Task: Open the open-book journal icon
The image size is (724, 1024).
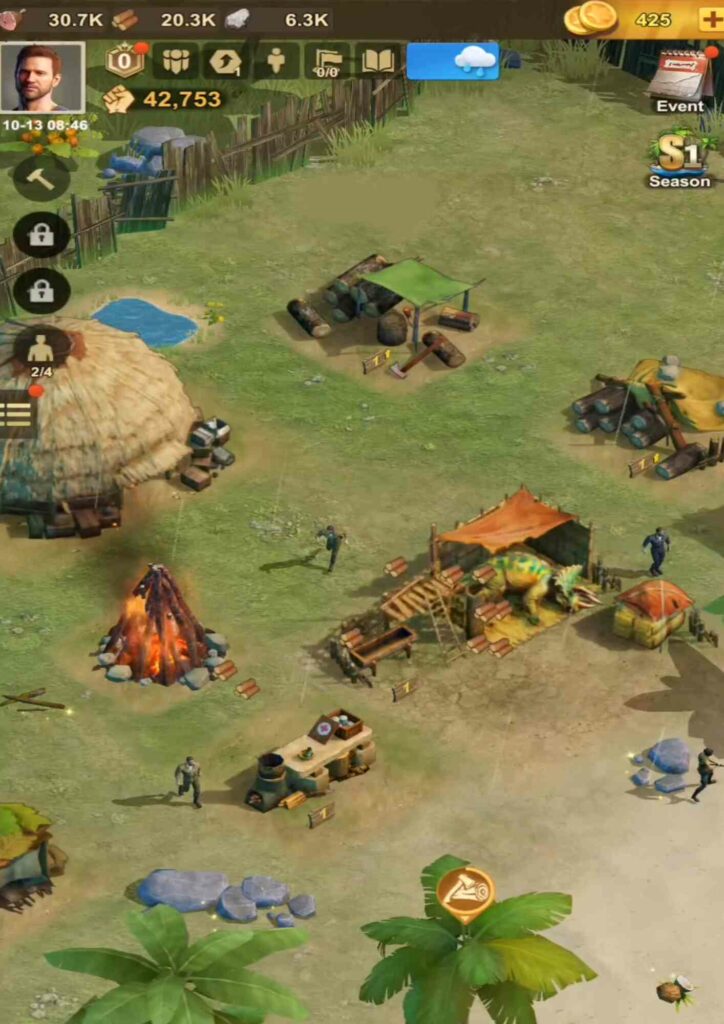Action: [x=378, y=61]
